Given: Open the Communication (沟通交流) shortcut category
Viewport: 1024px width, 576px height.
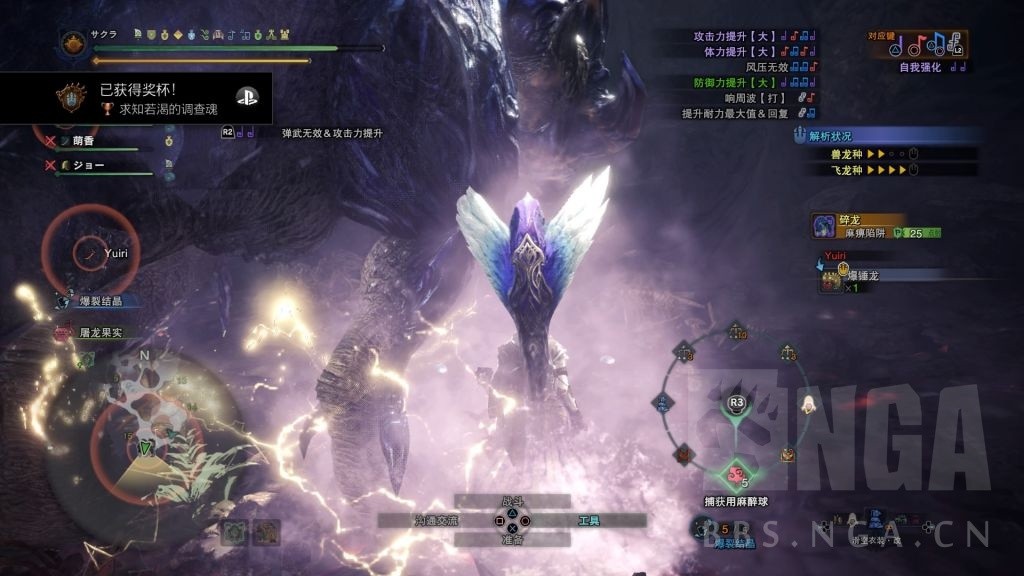Looking at the screenshot, I should tap(436, 521).
